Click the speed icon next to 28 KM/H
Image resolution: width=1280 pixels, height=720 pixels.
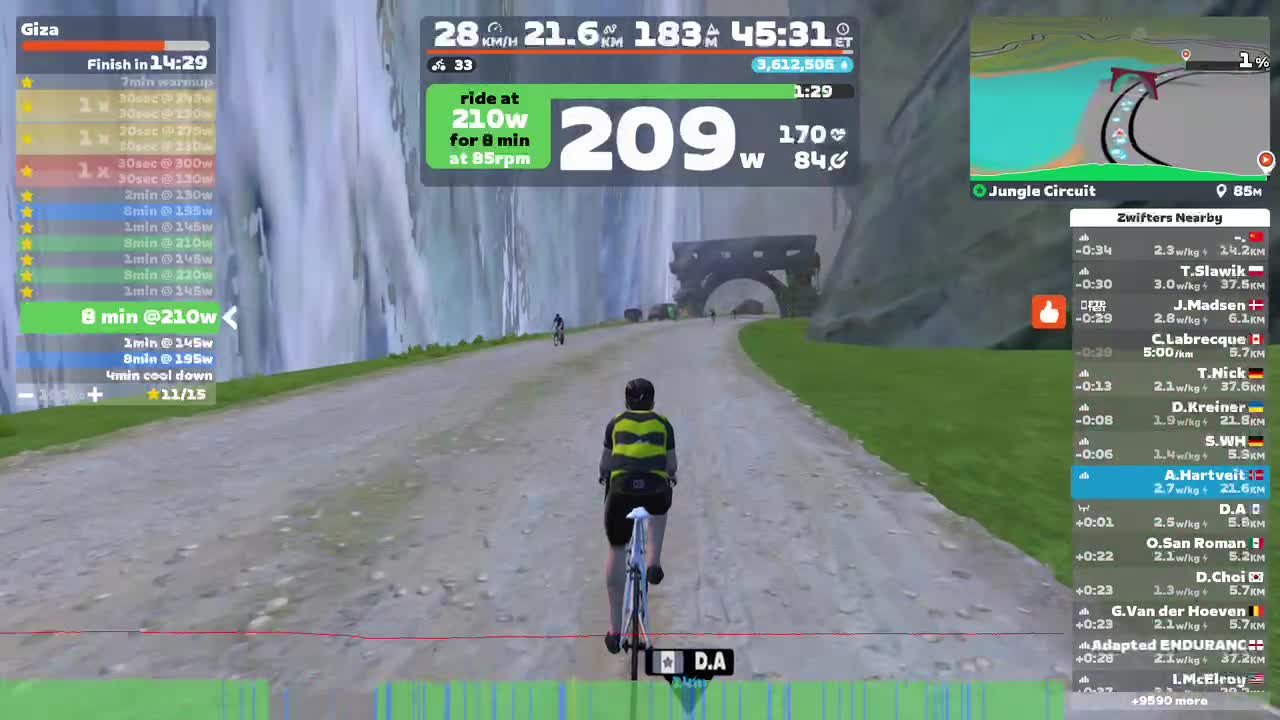pyautogui.click(x=495, y=28)
